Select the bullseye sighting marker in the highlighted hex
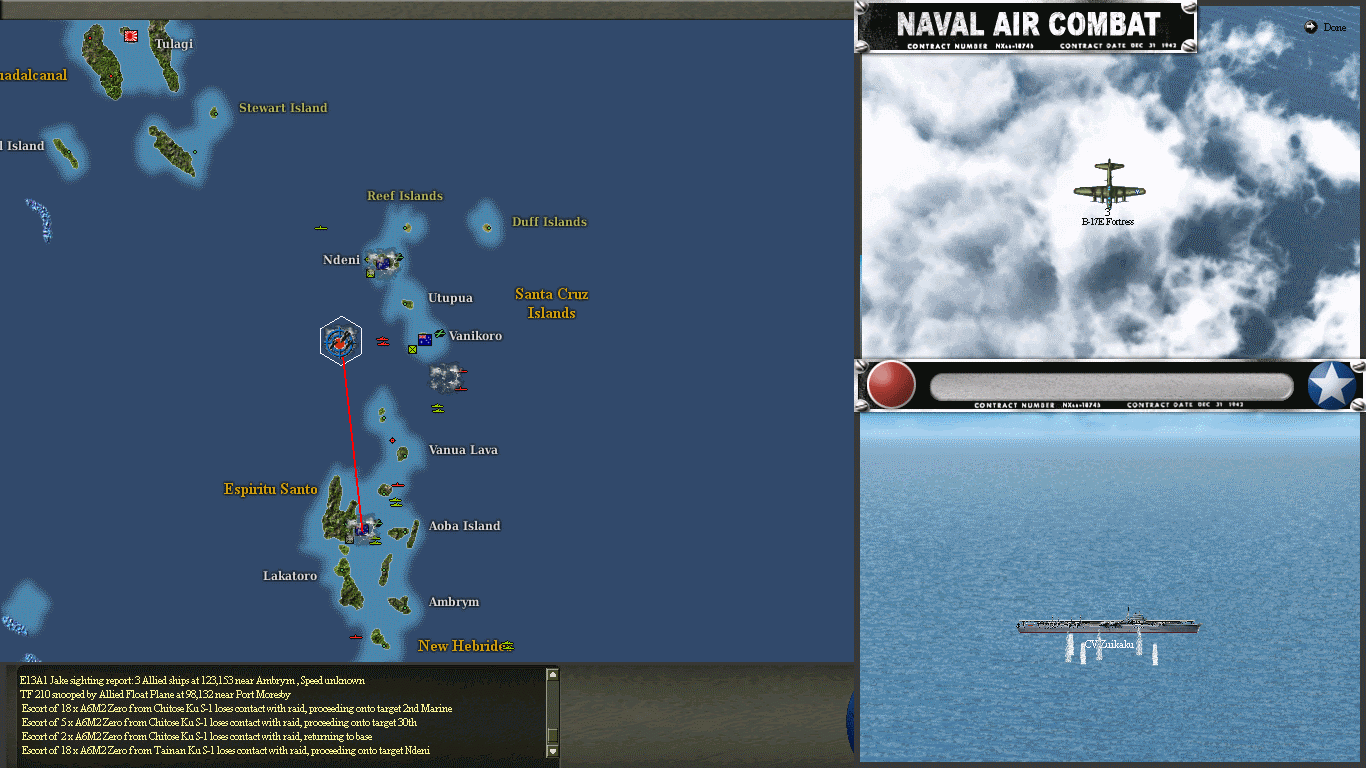Screen dimensions: 1366x768 click(x=341, y=340)
